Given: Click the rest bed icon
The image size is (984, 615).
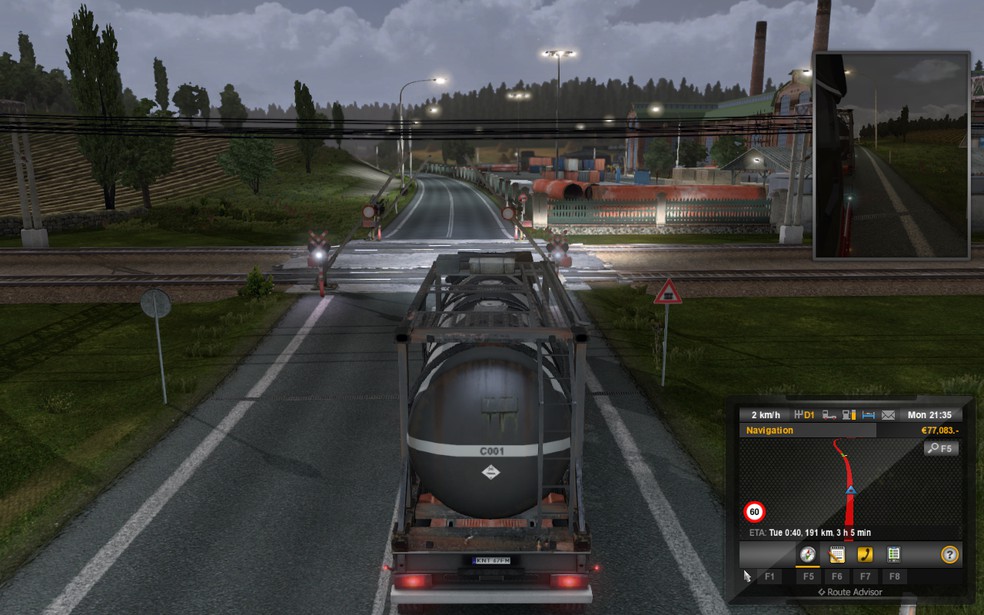Looking at the screenshot, I should [867, 415].
